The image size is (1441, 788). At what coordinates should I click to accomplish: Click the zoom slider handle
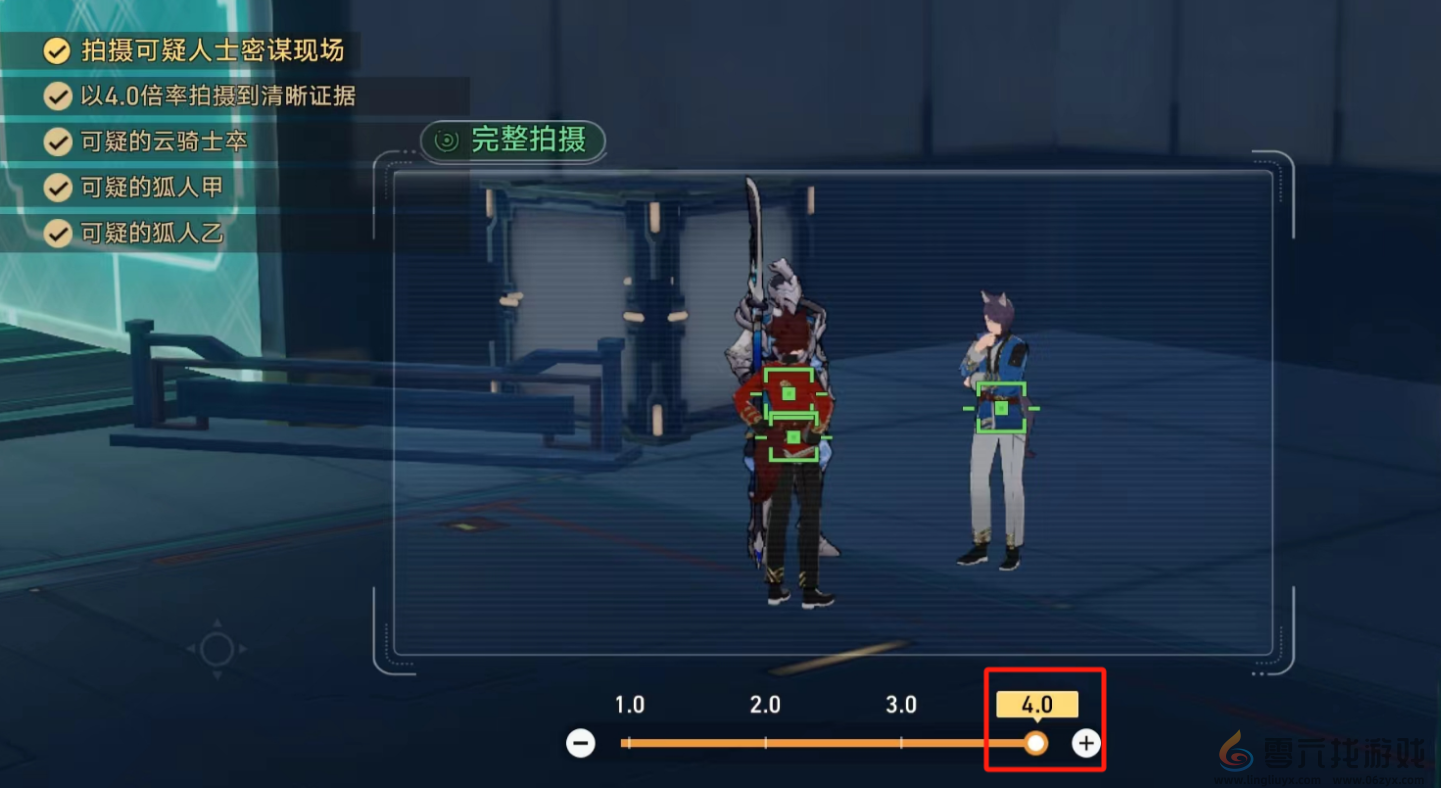coord(1036,743)
